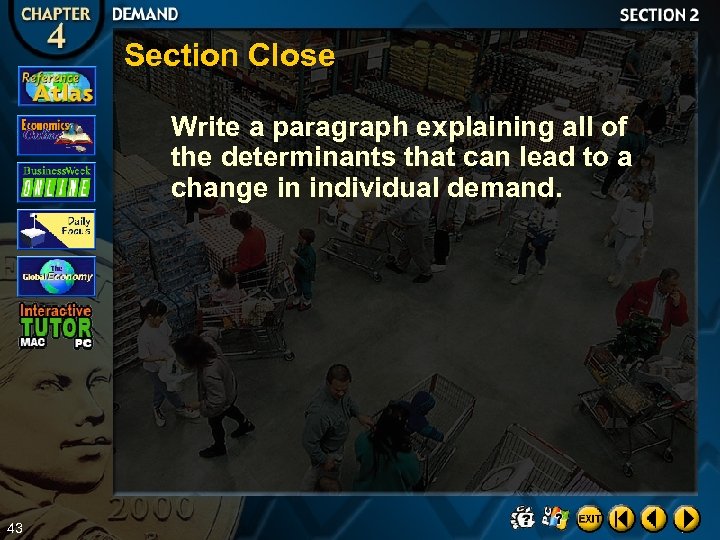This screenshot has height=540, width=720.
Task: Start Interactive Tutor for PC
Action: tap(83, 343)
